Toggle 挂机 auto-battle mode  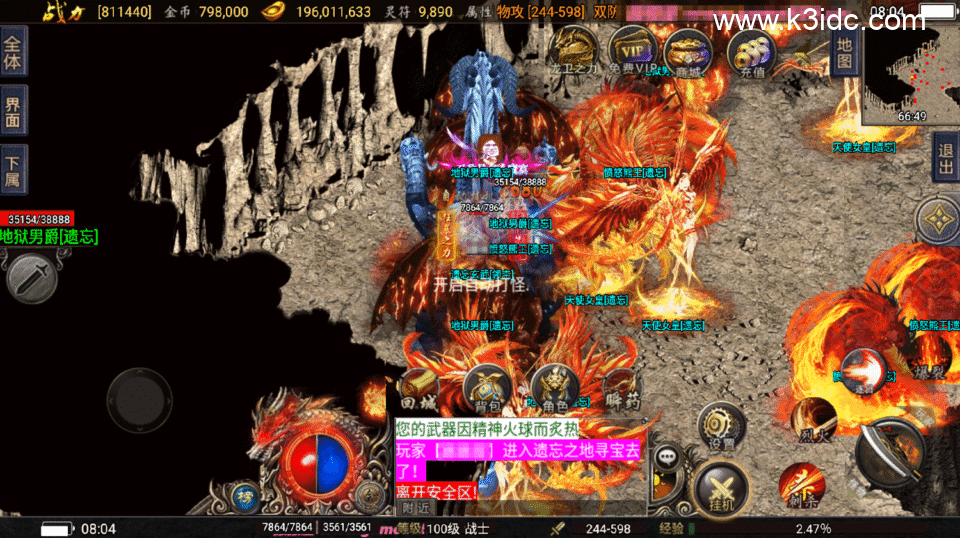tap(717, 489)
